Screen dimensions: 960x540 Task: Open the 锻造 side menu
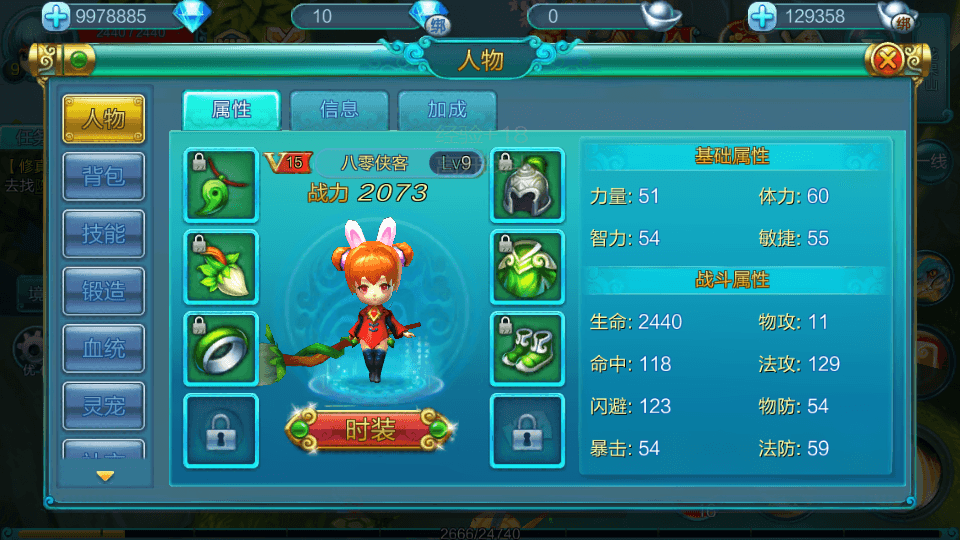(104, 291)
